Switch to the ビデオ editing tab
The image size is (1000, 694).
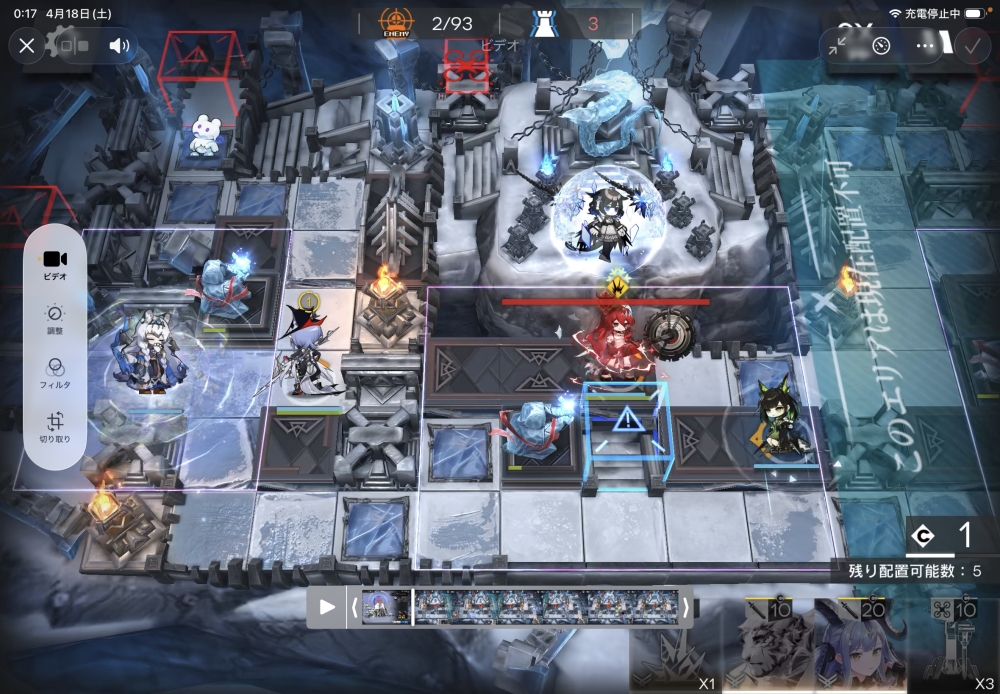pyautogui.click(x=56, y=264)
